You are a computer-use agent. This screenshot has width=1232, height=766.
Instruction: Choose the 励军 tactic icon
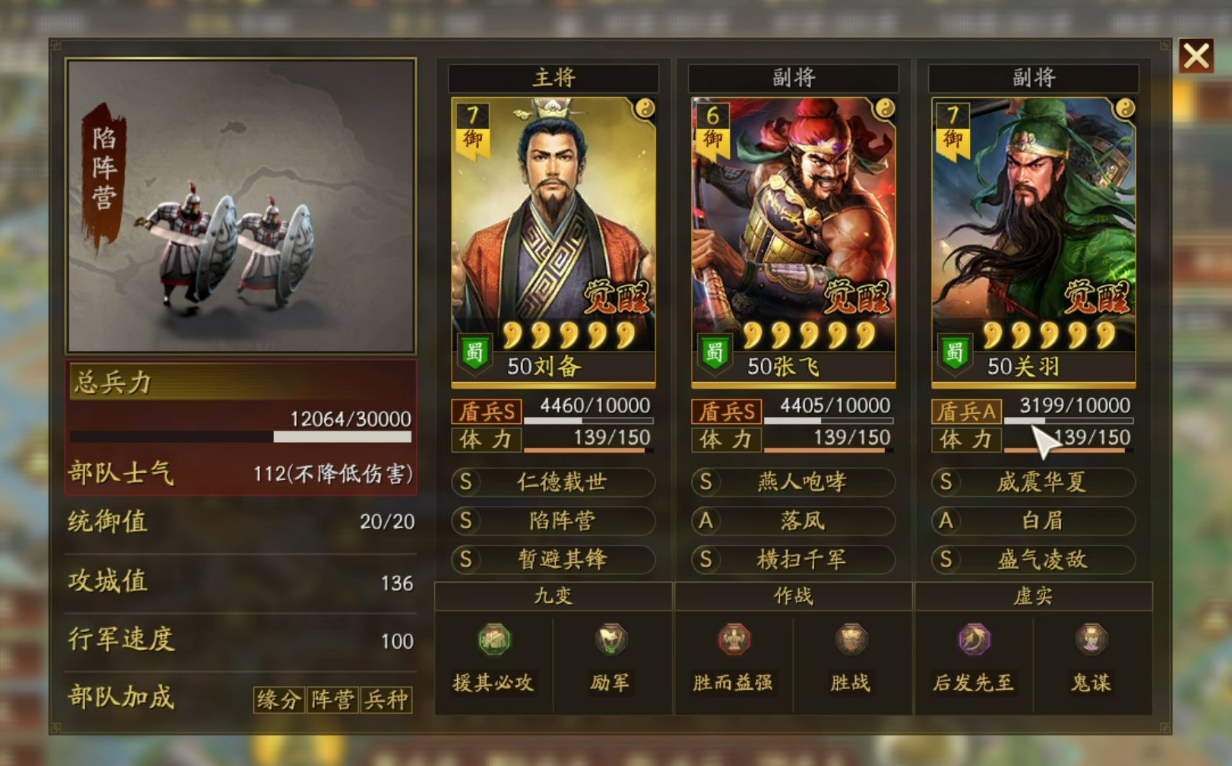pos(610,639)
